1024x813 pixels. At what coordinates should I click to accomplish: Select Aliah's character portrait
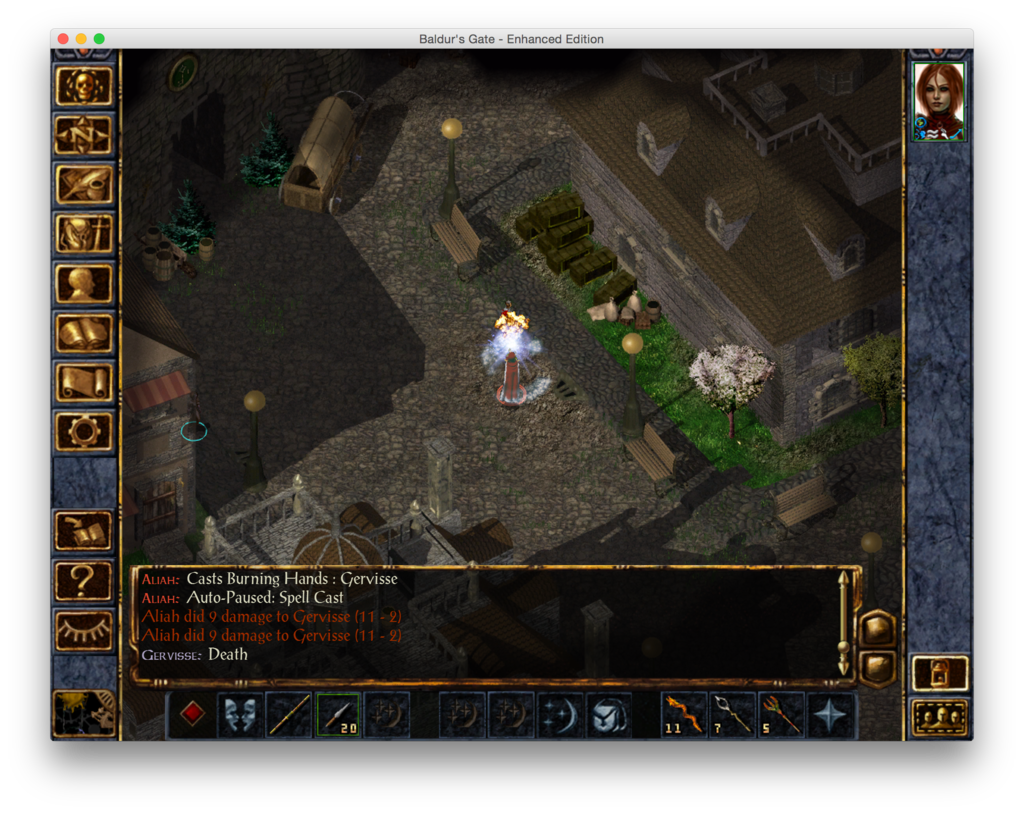pos(939,101)
